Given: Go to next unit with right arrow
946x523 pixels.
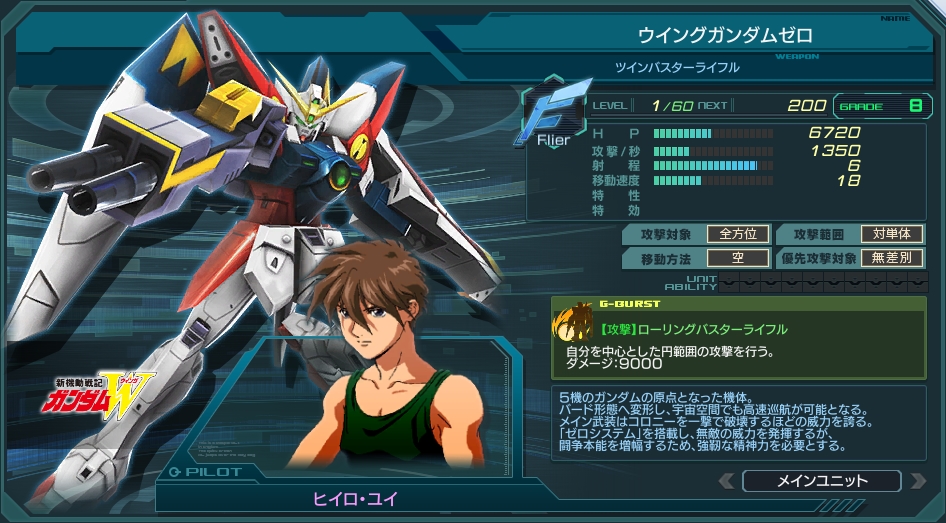Looking at the screenshot, I should pos(917,481).
